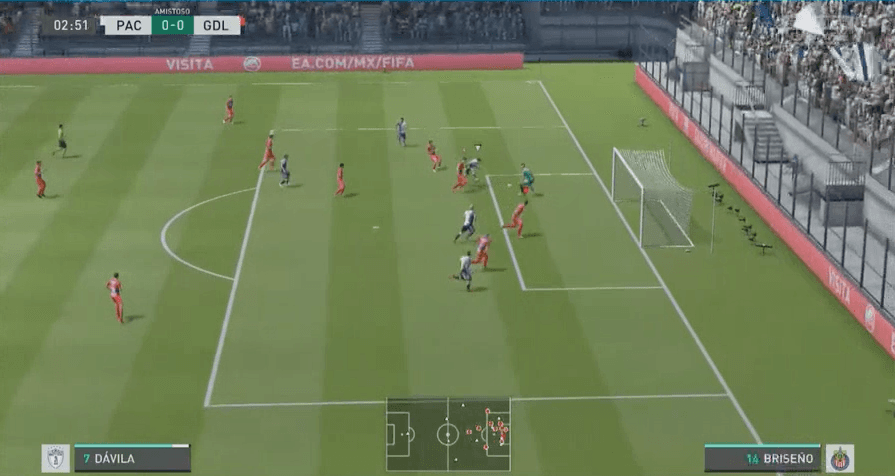Click the pitch radar minimap

(x=448, y=434)
